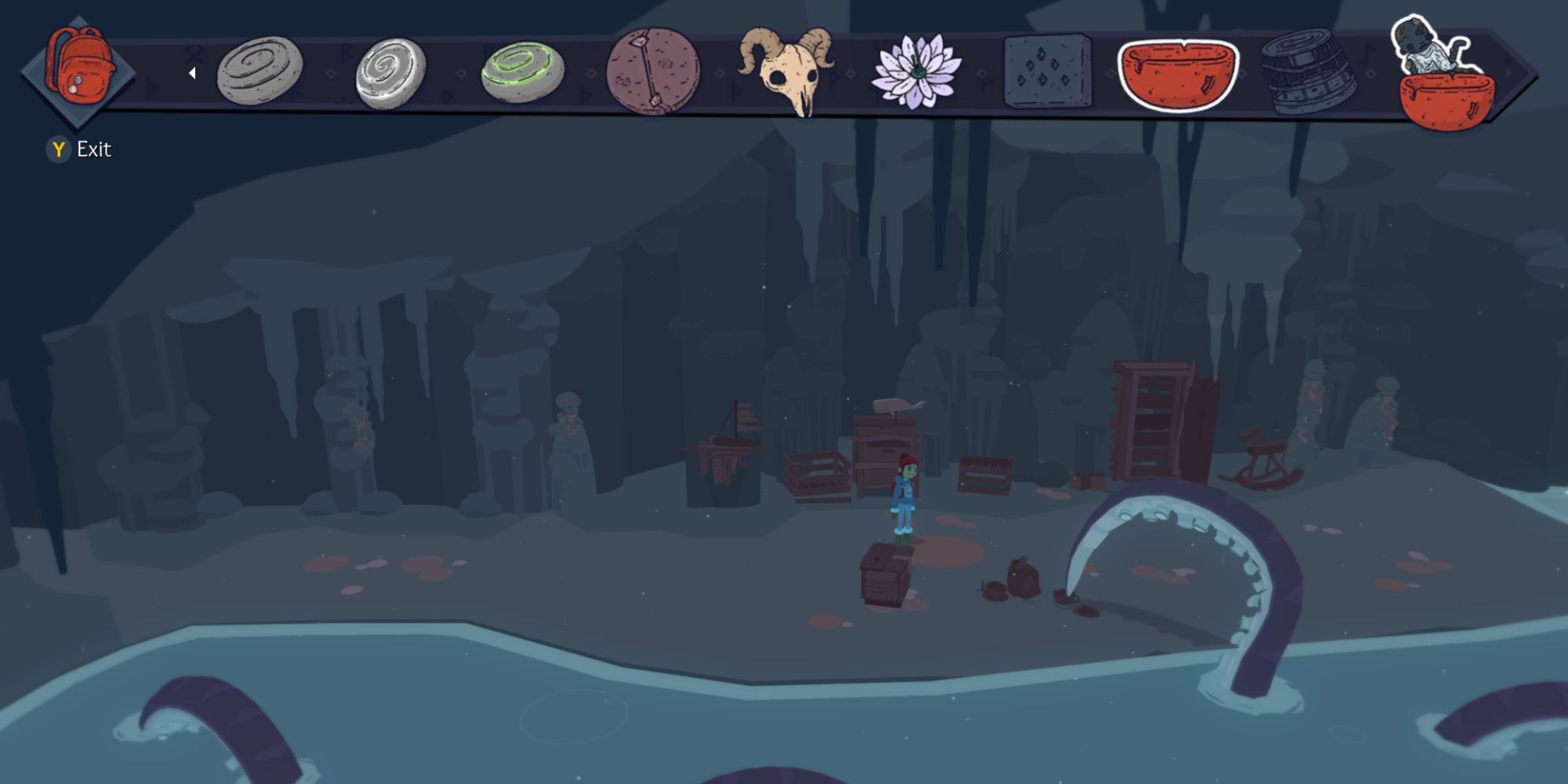Select the glowing green spiral stone
The width and height of the screenshot is (1568, 784).
tap(522, 73)
